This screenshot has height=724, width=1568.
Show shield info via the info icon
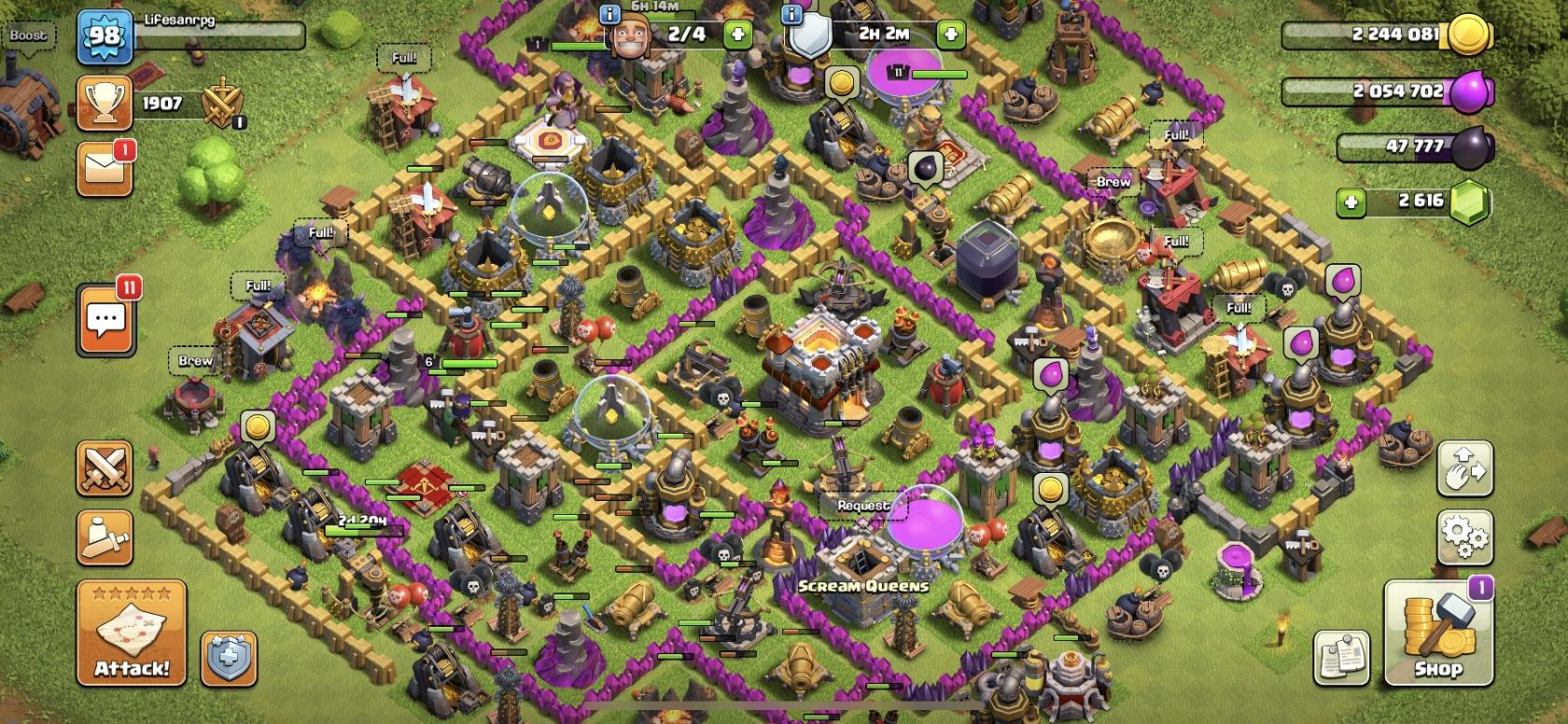point(792,14)
